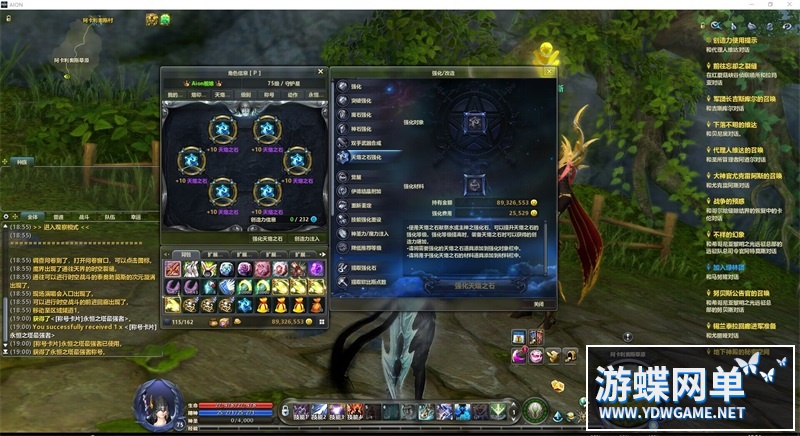This screenshot has width=800, height=436.
Task: Close the character info window
Action: tap(322, 71)
